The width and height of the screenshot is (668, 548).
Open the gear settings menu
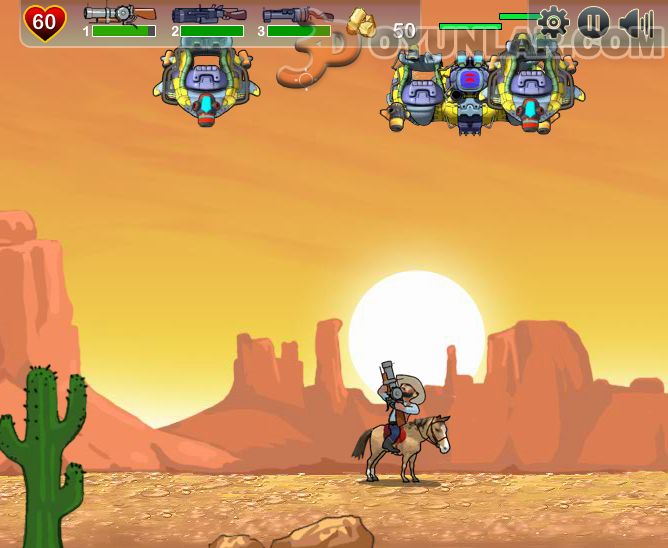point(553,22)
